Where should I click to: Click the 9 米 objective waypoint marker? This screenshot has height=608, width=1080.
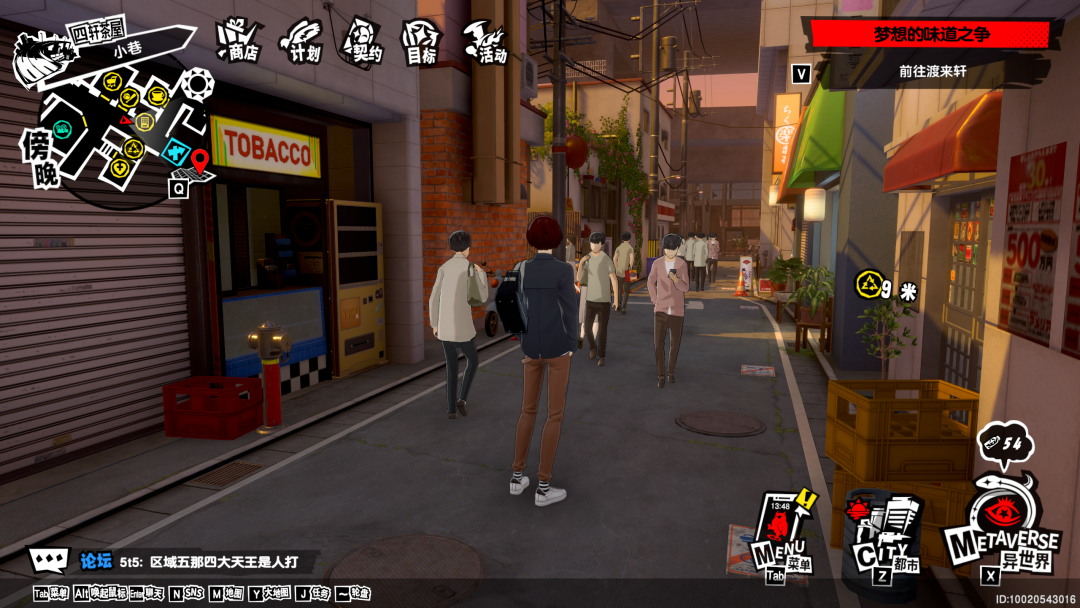click(x=868, y=285)
